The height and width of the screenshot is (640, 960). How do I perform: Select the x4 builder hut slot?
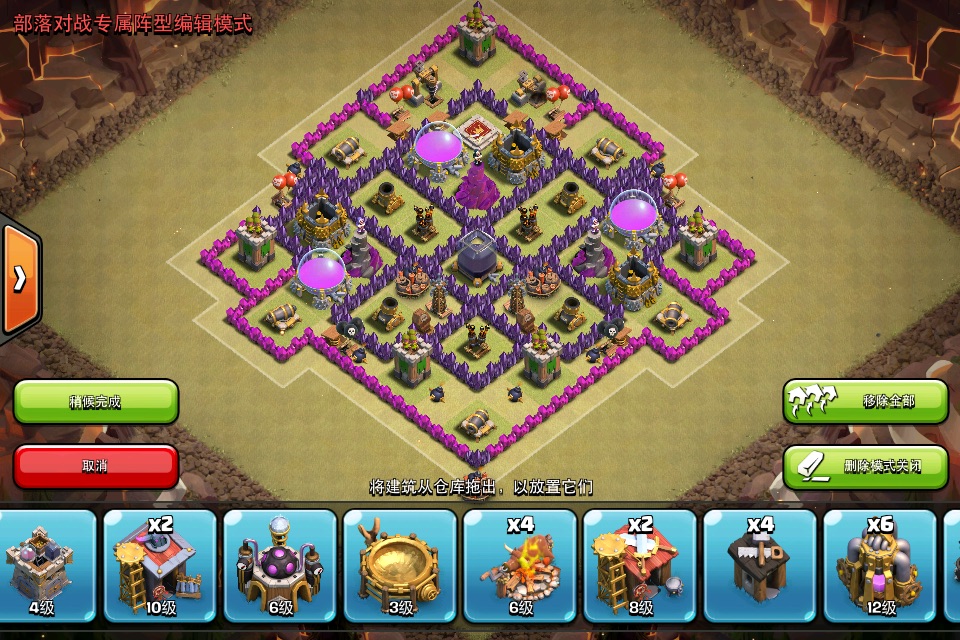[x=760, y=565]
